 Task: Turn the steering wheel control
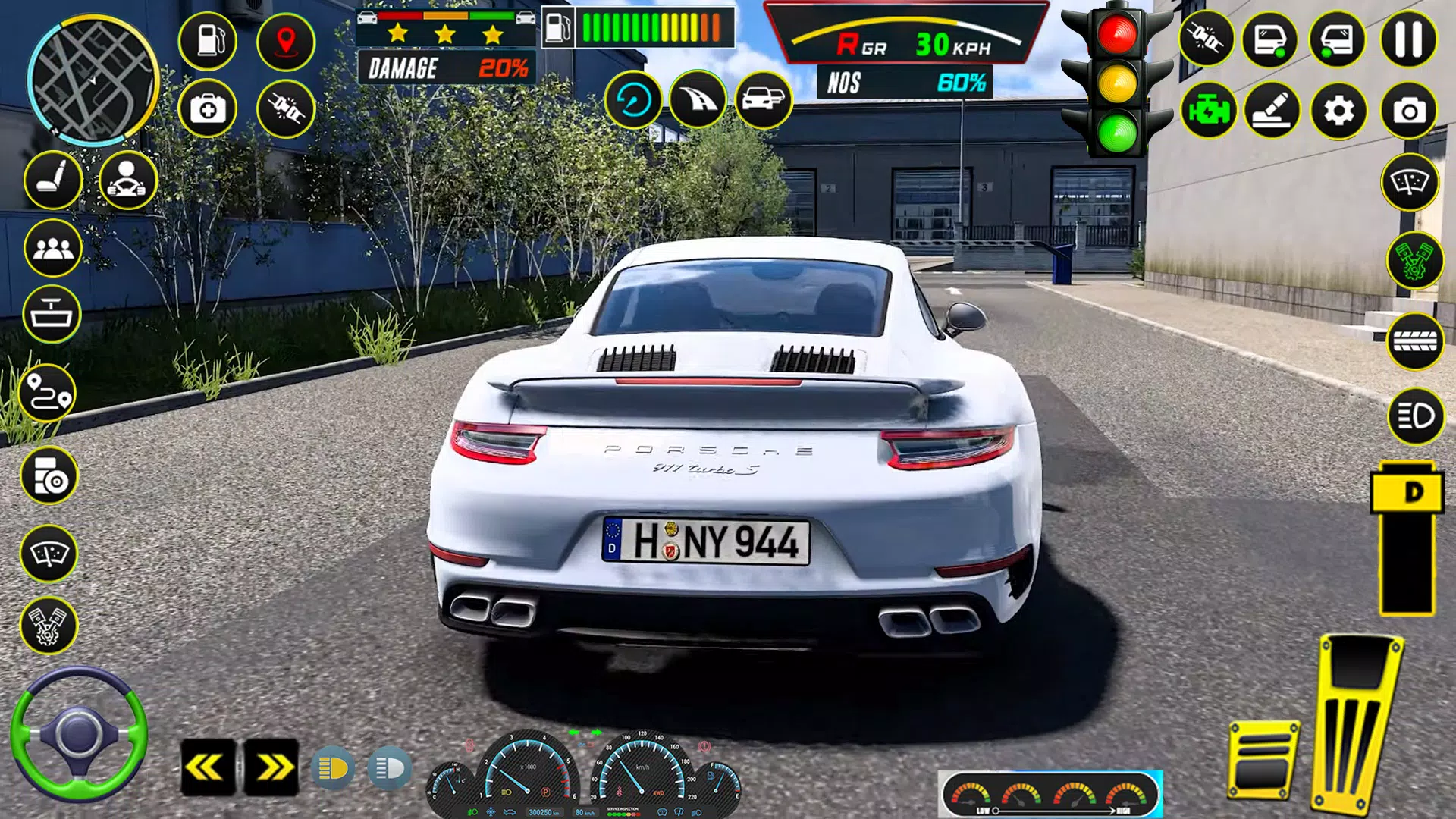pos(79,734)
